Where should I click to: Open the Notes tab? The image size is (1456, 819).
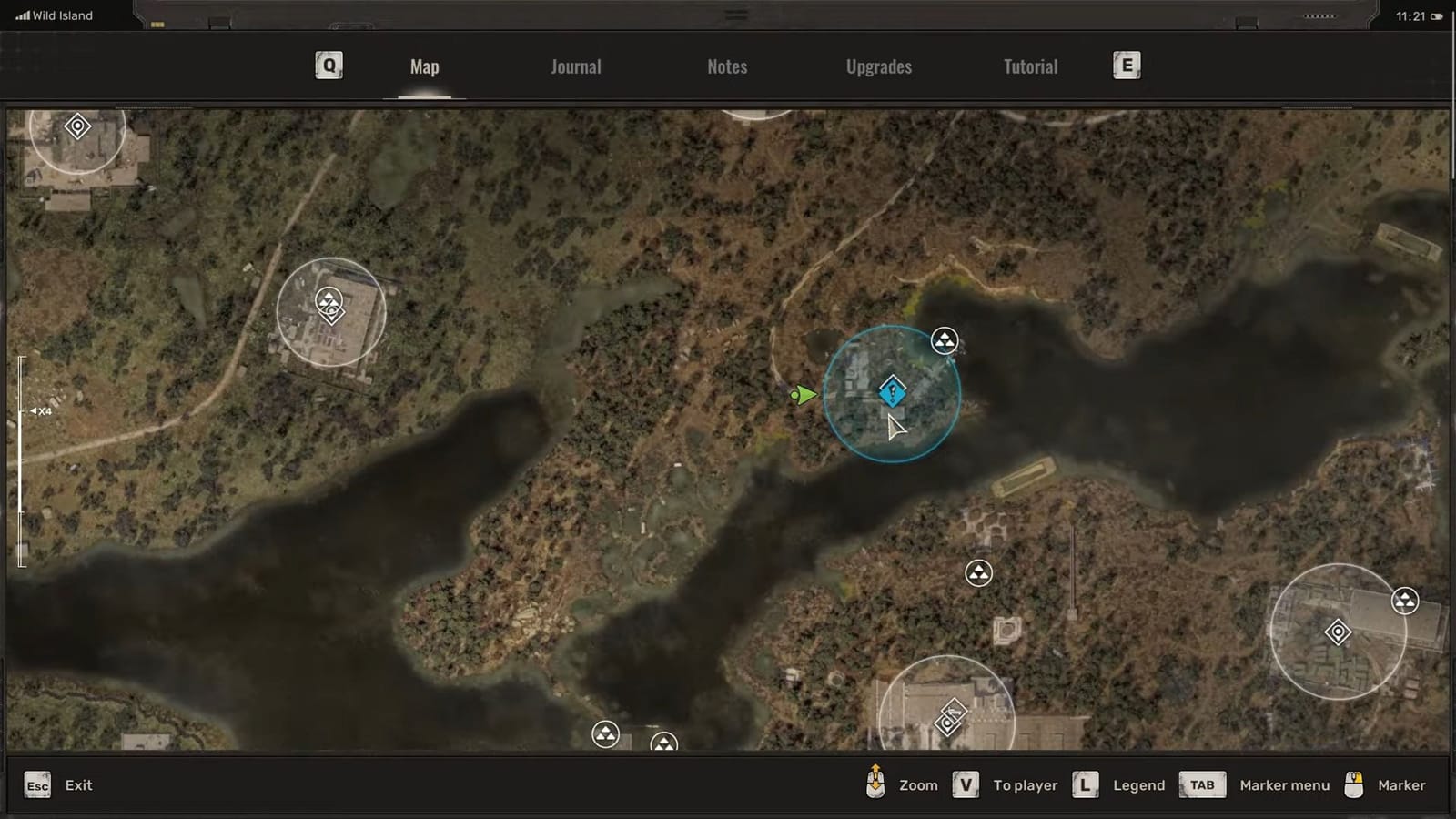[x=726, y=66]
